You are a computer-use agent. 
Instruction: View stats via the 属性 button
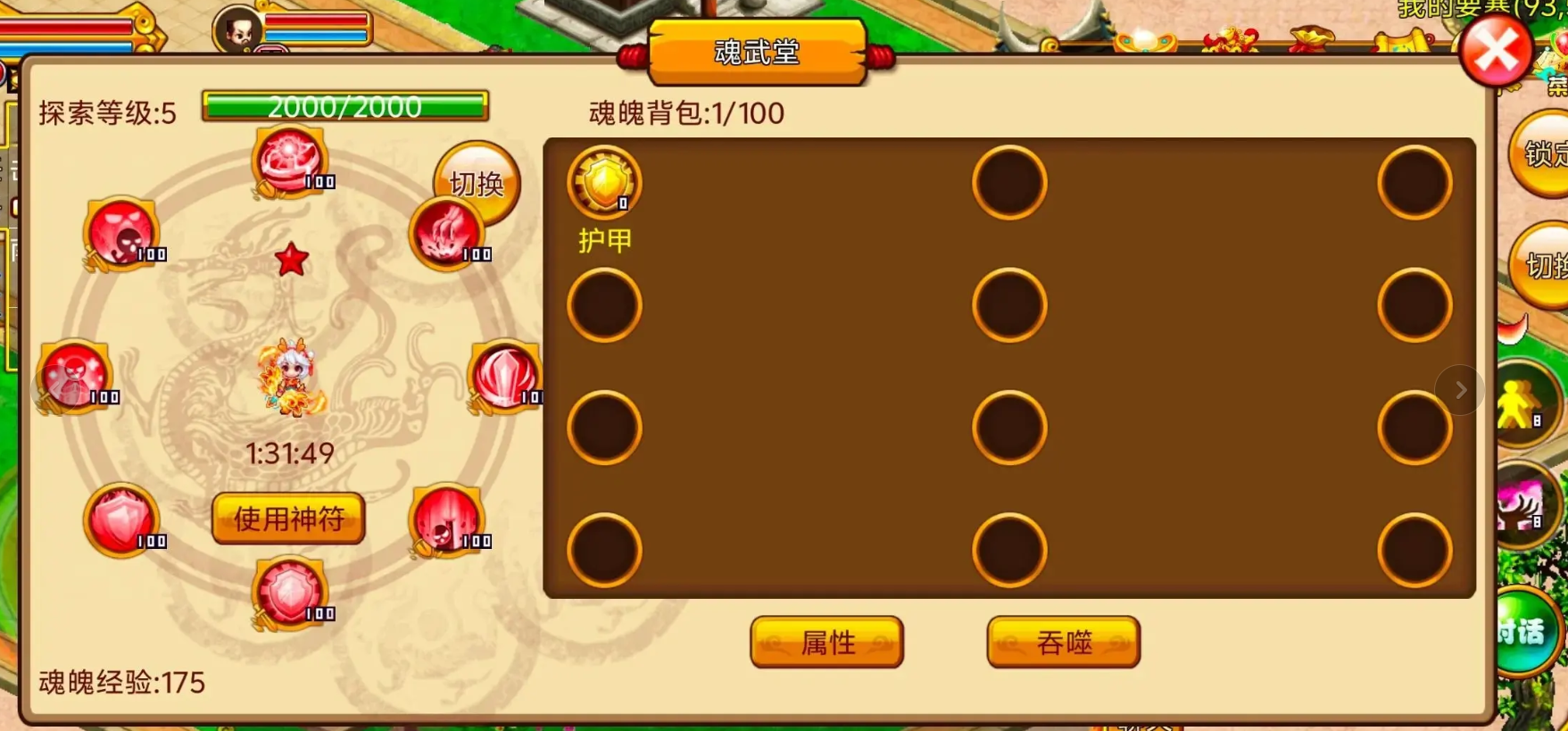[x=825, y=642]
